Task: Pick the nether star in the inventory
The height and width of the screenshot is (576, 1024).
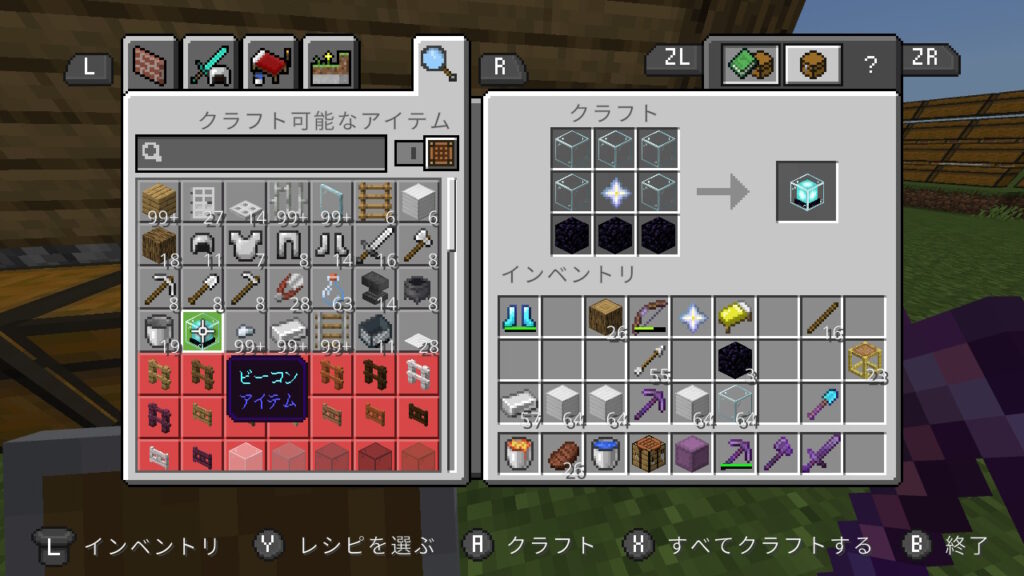Action: point(692,317)
